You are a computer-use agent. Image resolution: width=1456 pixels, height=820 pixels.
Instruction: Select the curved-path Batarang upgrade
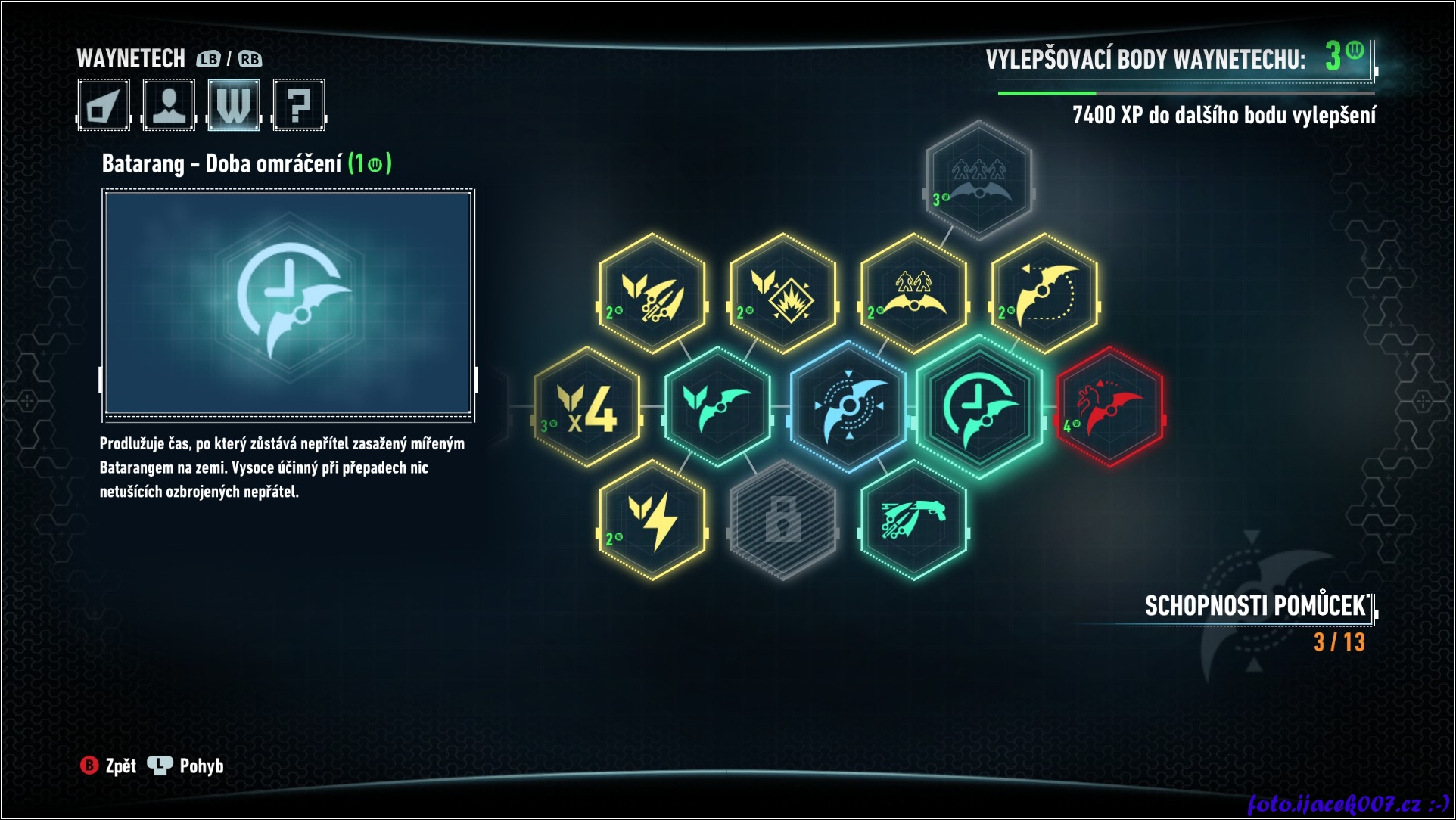click(1045, 294)
